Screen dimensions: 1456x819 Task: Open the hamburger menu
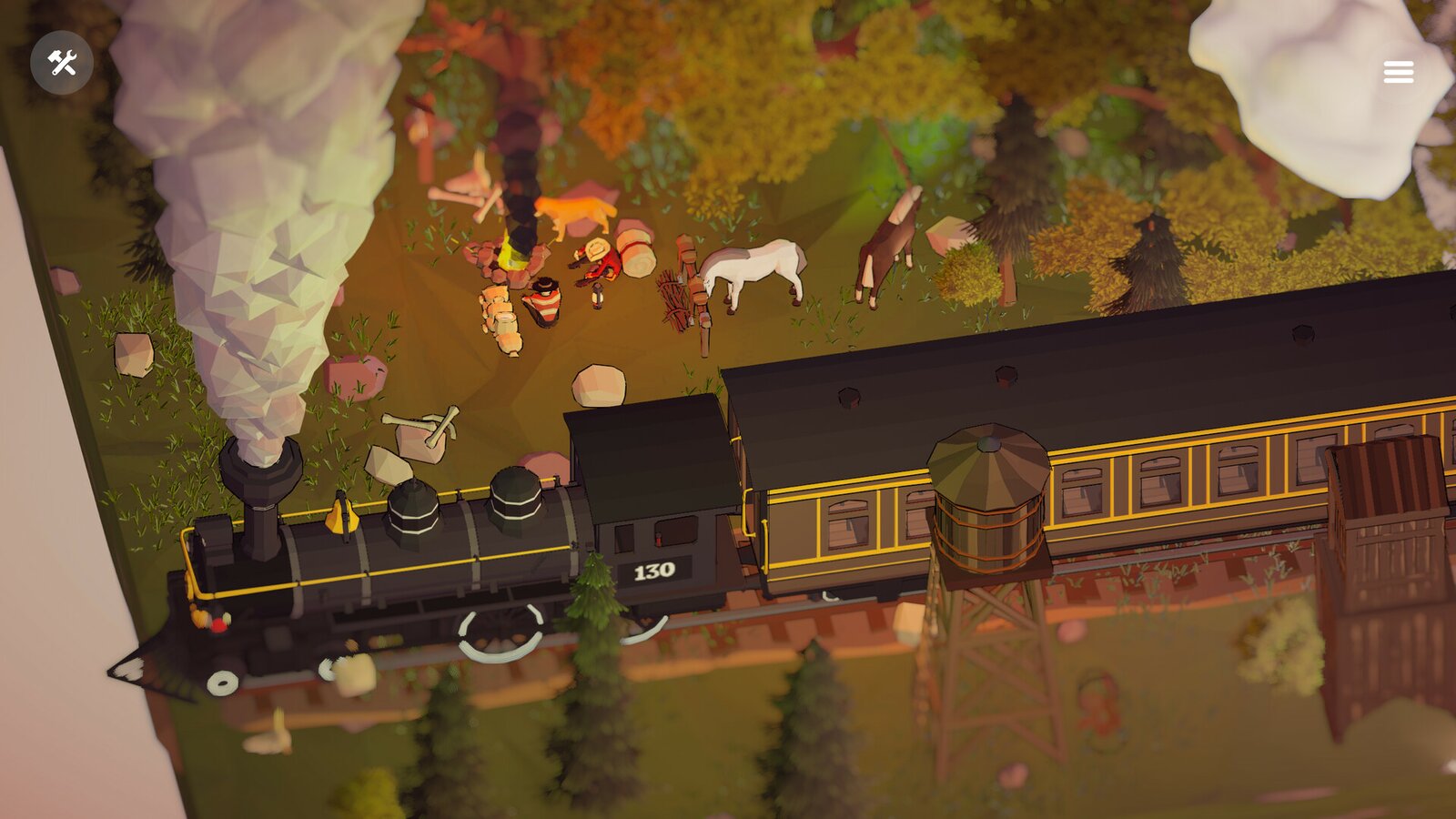[x=1399, y=71]
